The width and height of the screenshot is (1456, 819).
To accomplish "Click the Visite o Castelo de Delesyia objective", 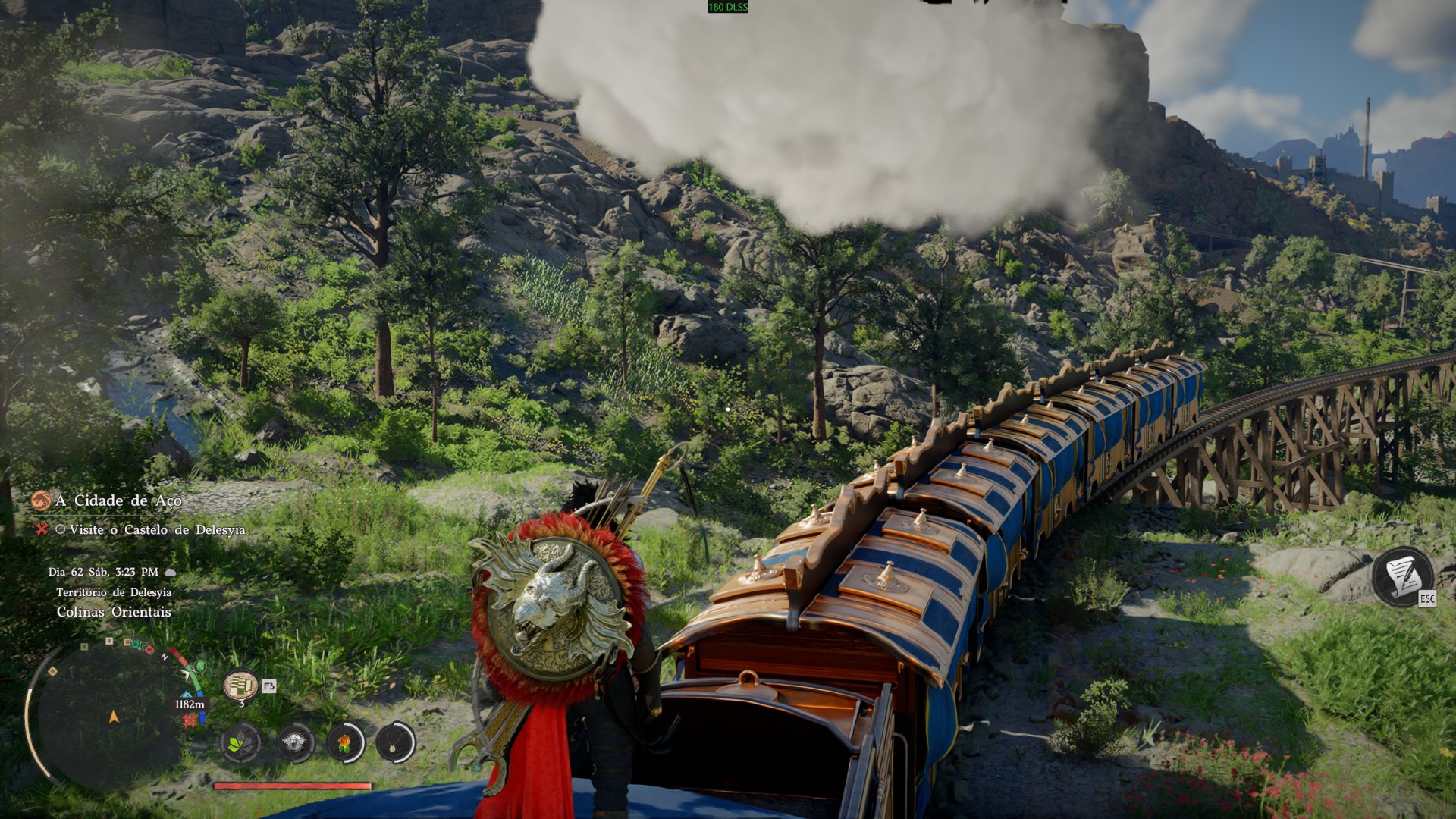I will [157, 529].
